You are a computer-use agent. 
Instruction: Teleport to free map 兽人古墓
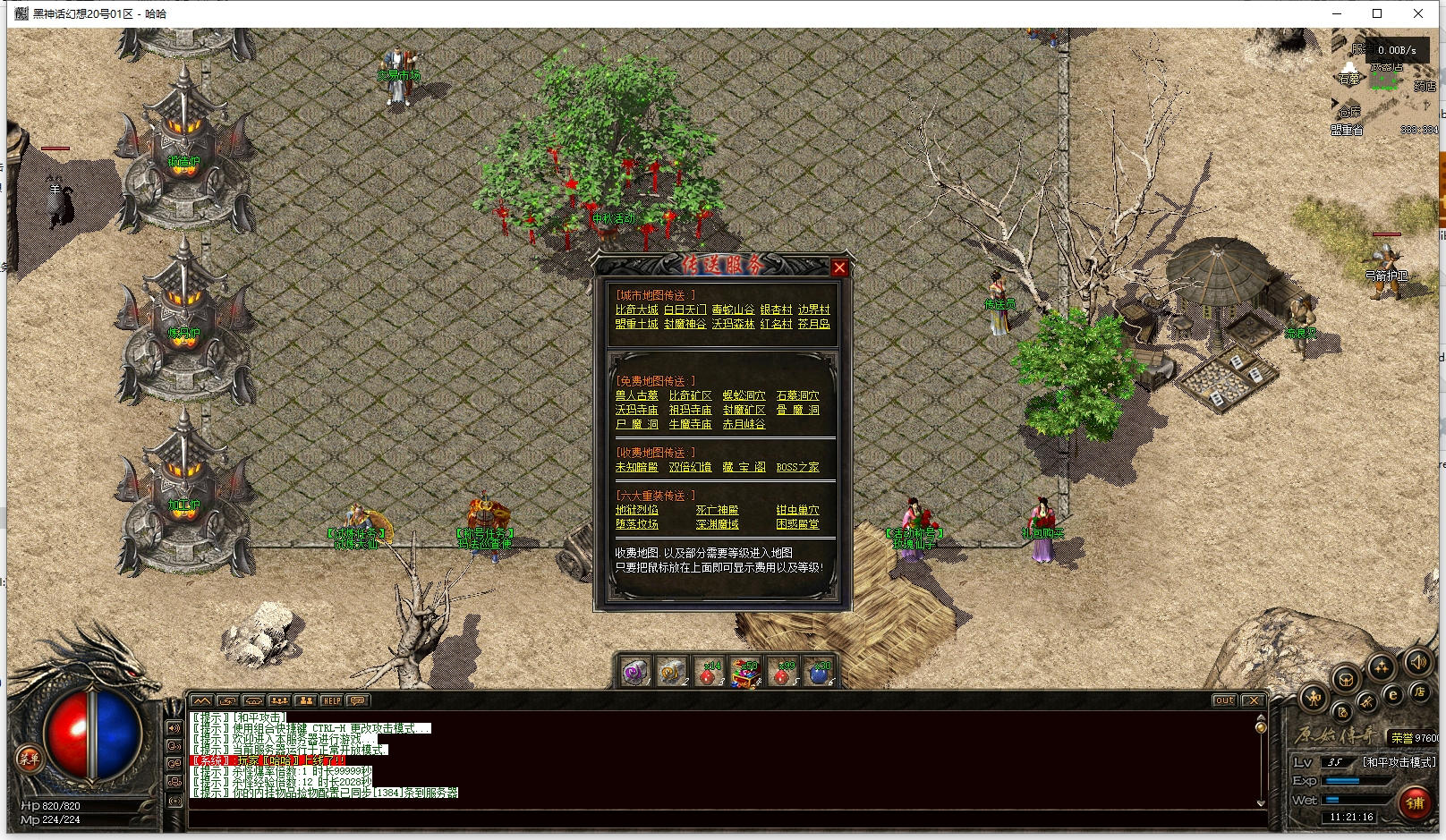[x=636, y=395]
